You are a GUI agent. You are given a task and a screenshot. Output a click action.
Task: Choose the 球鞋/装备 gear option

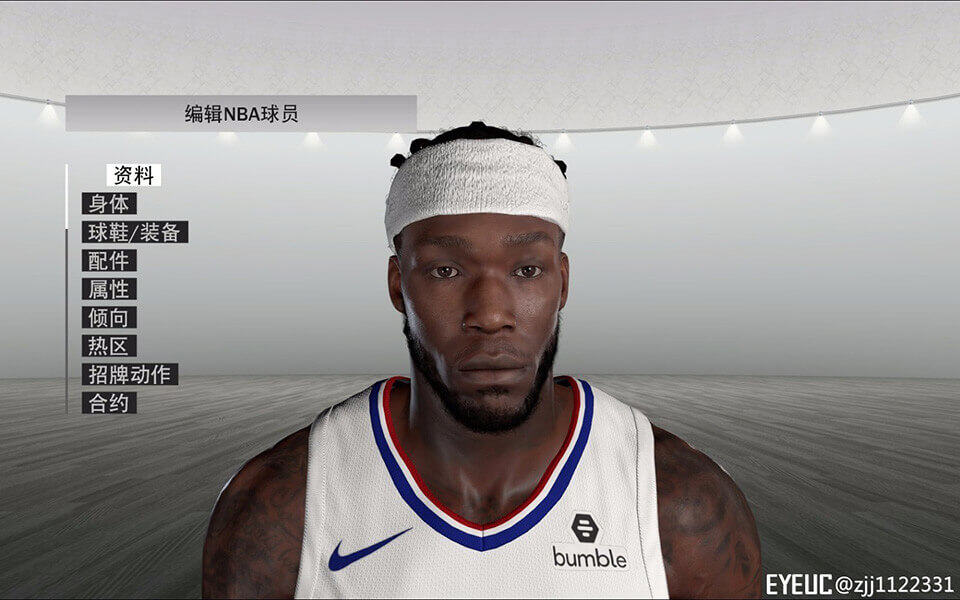coord(134,232)
